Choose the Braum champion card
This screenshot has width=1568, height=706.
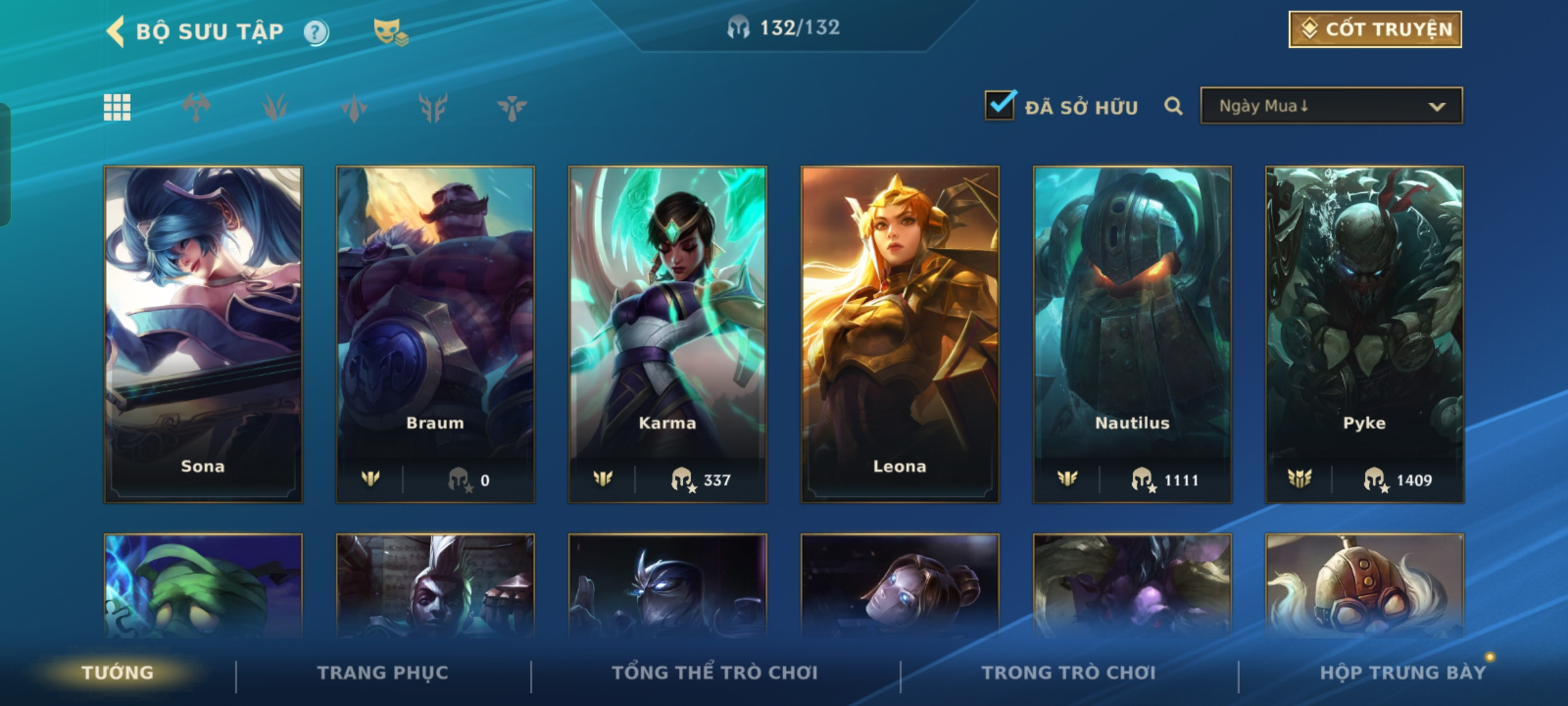click(435, 333)
